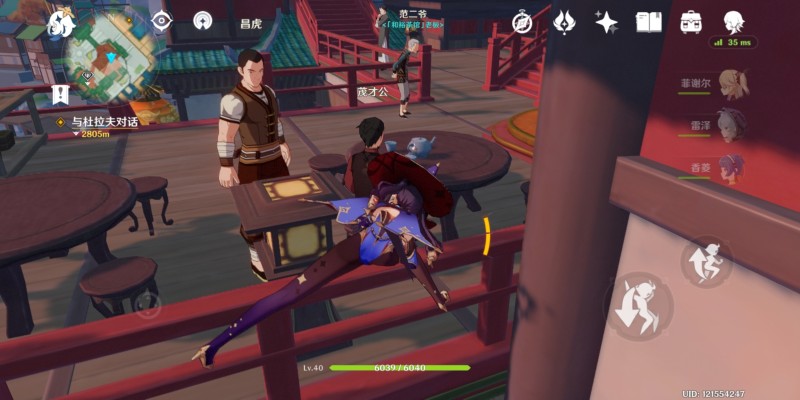The width and height of the screenshot is (800, 400).
Task: Click the circular icon beside elemental sight
Action: tap(203, 21)
